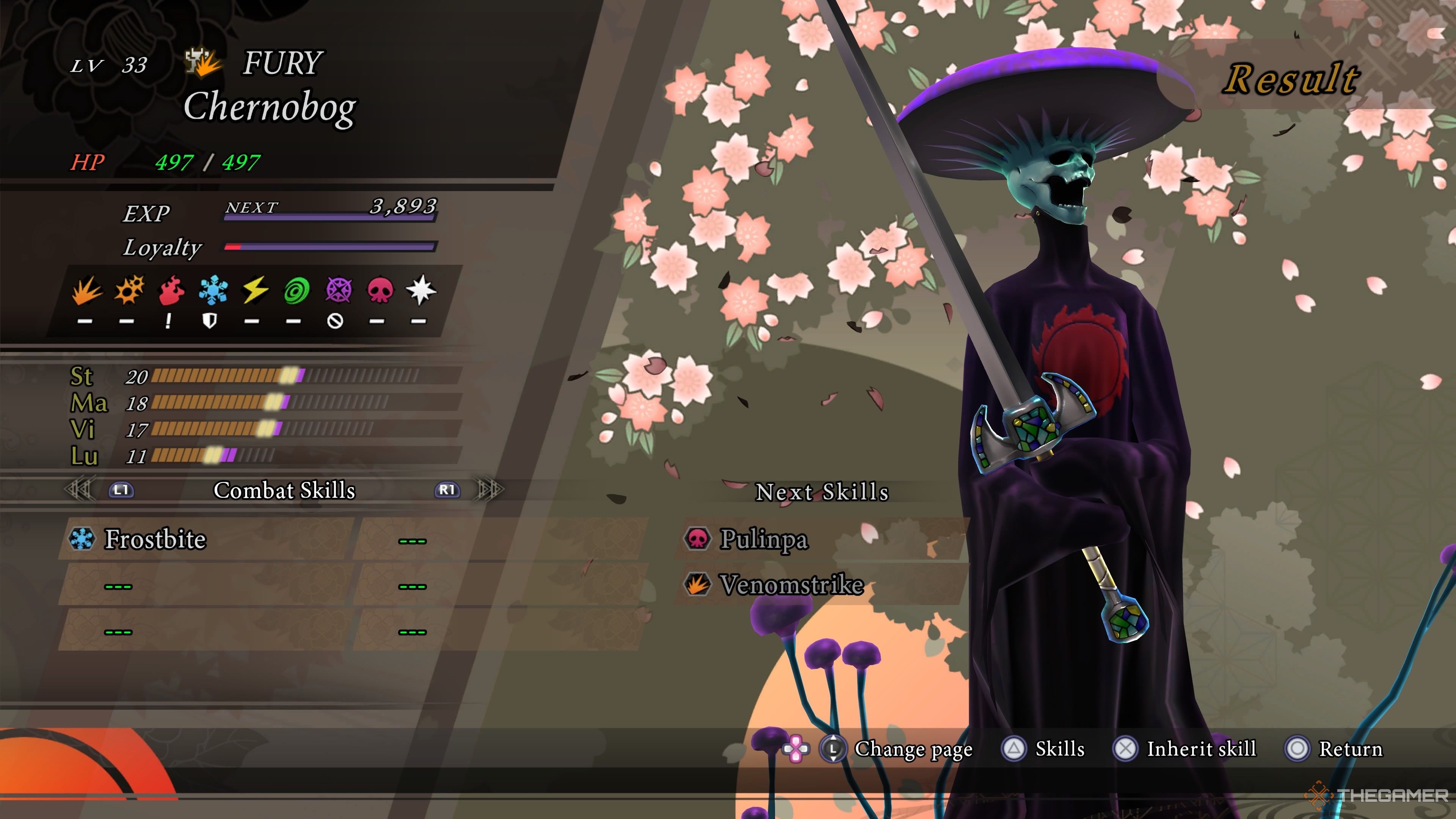Click the white starburst affinity icon

[x=421, y=290]
